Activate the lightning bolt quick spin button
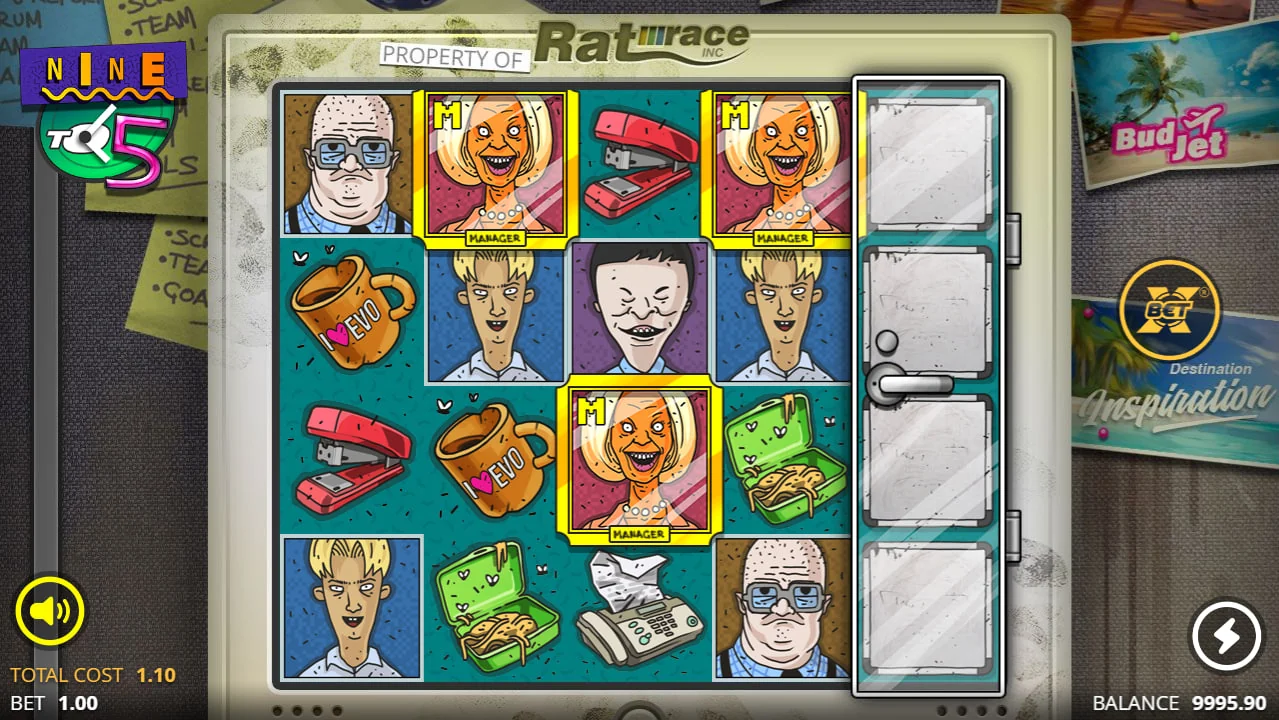The image size is (1279, 720). [1227, 635]
